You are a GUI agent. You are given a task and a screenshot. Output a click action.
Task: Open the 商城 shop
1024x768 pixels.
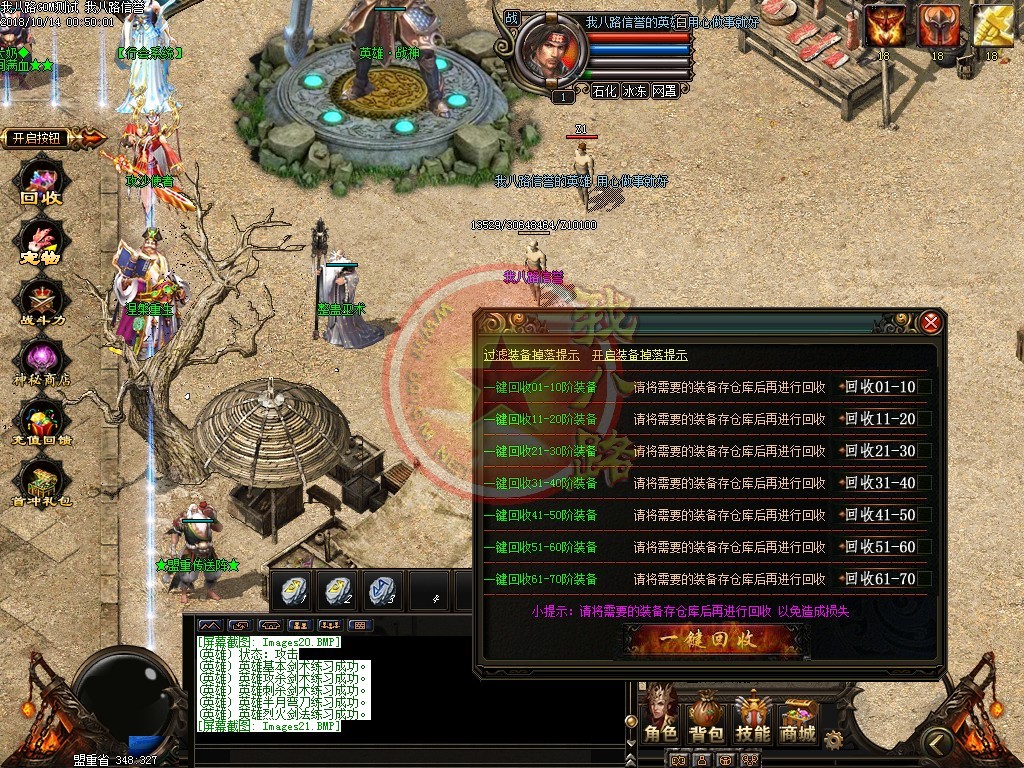[x=798, y=717]
